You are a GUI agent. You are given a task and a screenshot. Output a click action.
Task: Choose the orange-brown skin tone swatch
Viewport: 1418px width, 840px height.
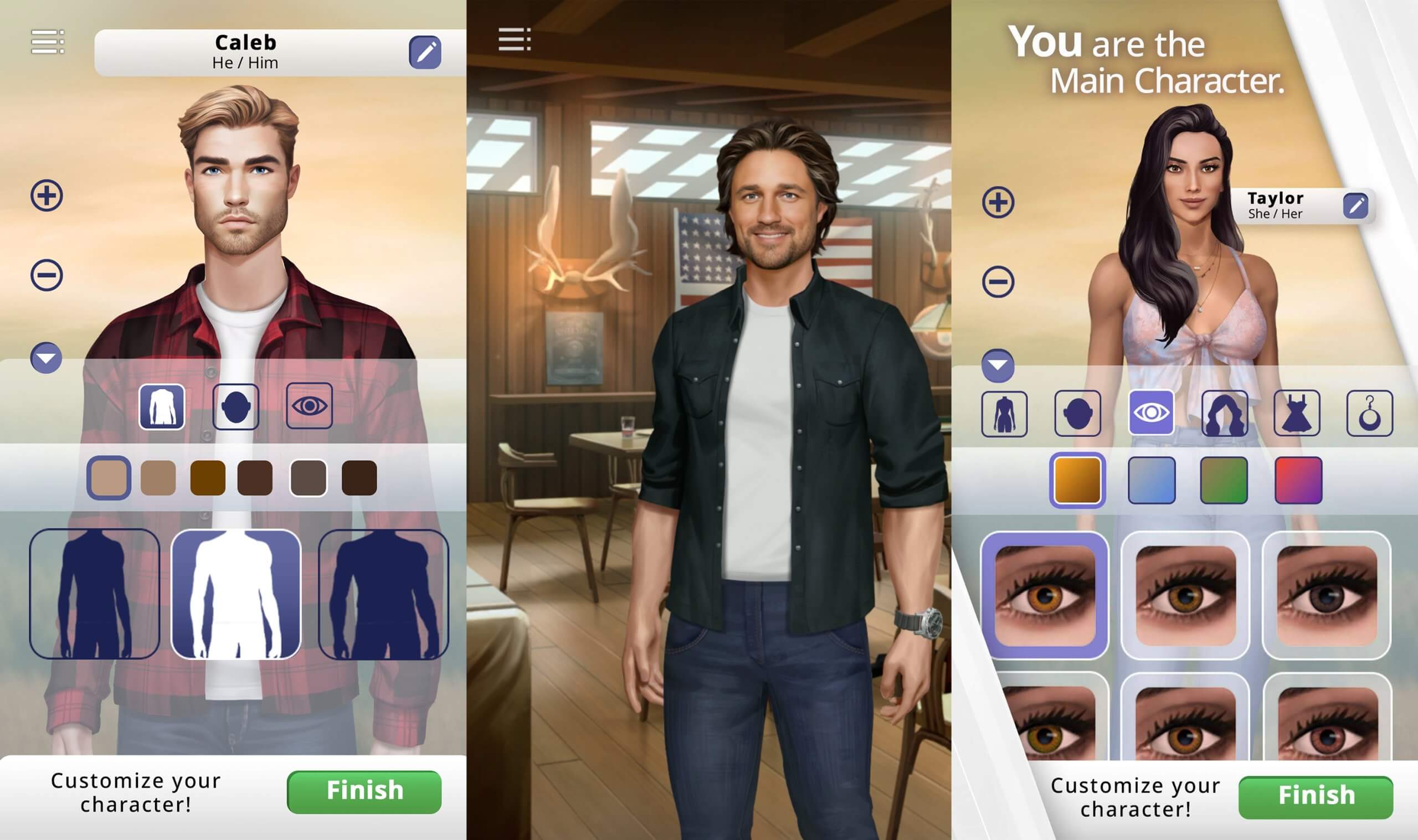[x=208, y=478]
